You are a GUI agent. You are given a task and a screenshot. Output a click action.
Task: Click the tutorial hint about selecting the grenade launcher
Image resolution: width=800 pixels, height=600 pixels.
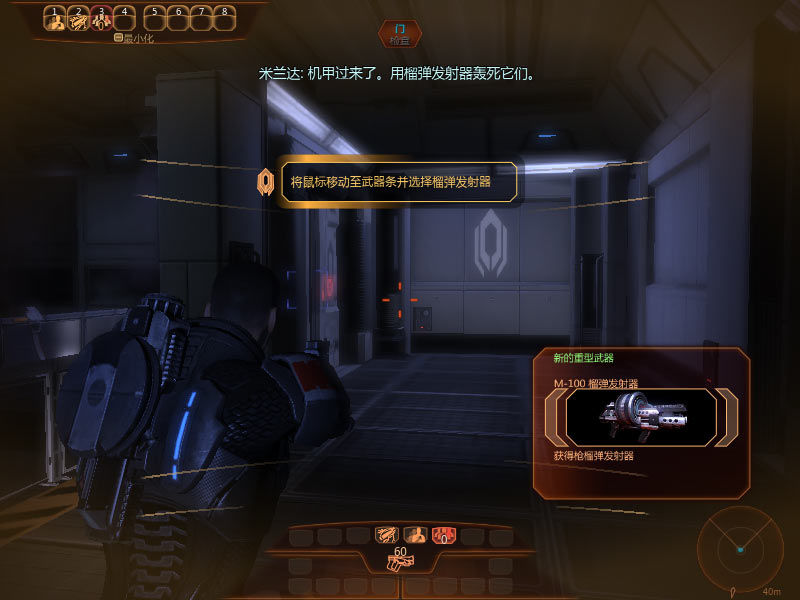click(x=401, y=183)
